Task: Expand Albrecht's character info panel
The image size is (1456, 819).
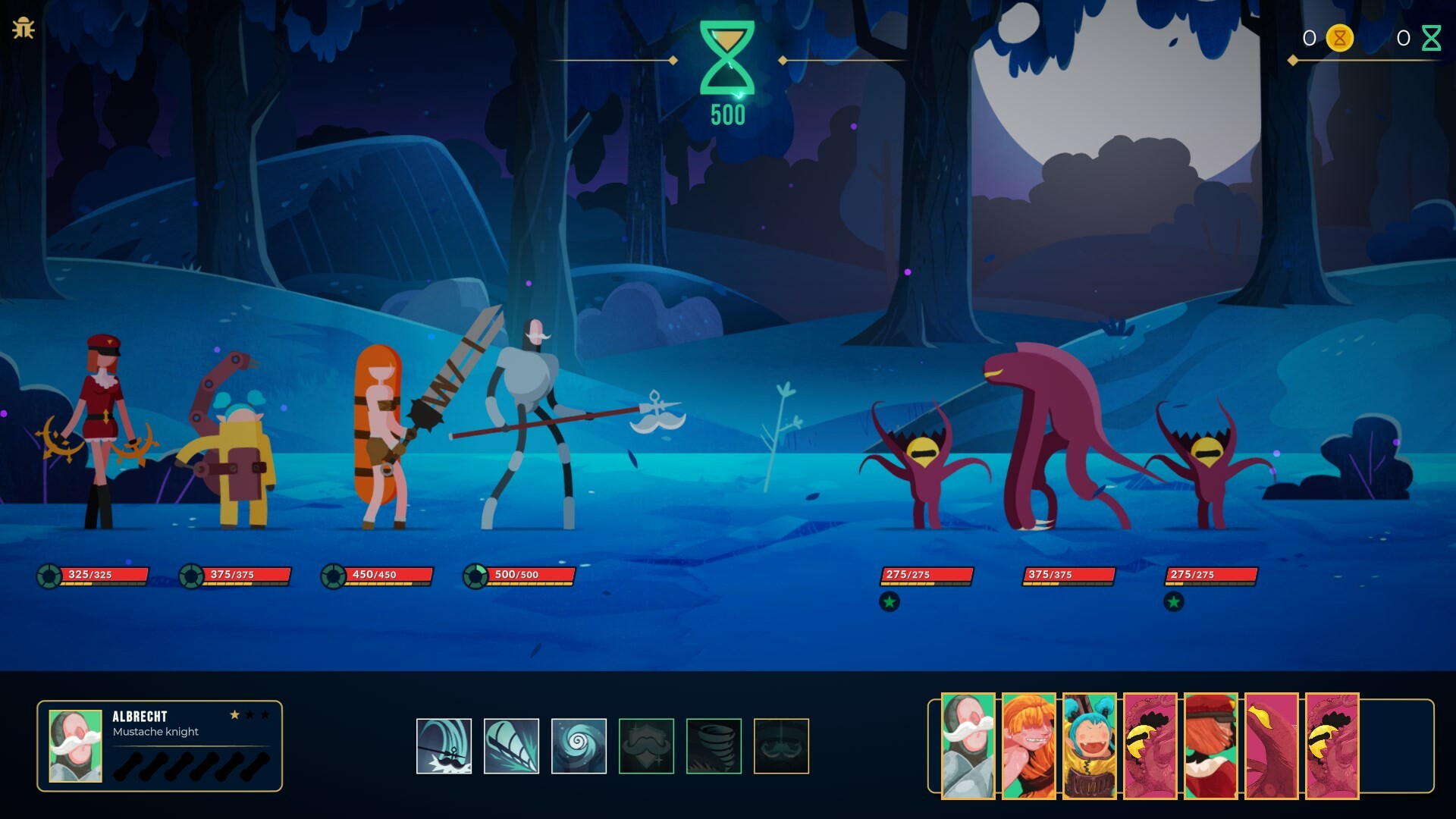Action: pyautogui.click(x=162, y=747)
